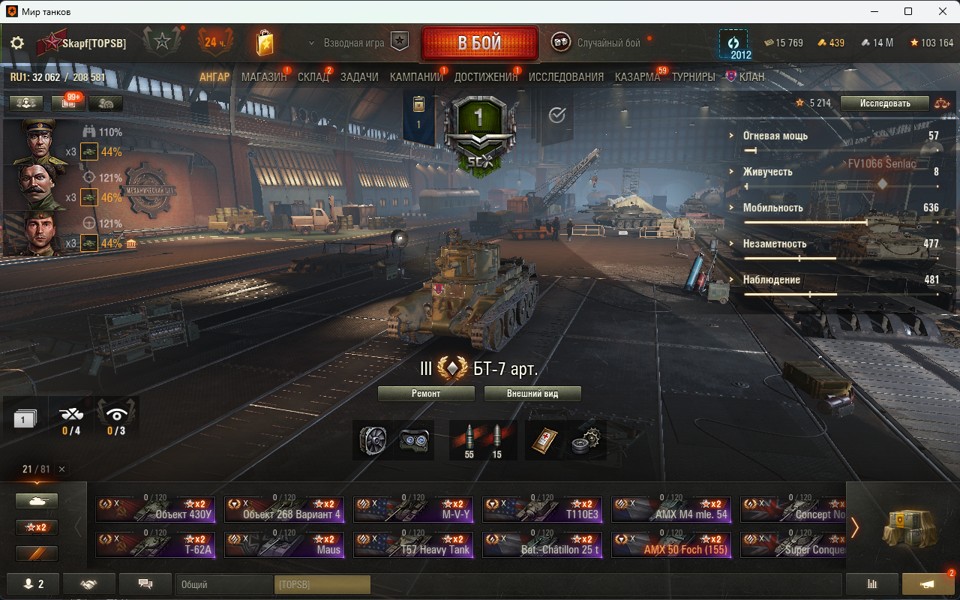The width and height of the screenshot is (960, 600).
Task: Pick the AMX 50 Foch (155) tank
Action: pyautogui.click(x=672, y=544)
